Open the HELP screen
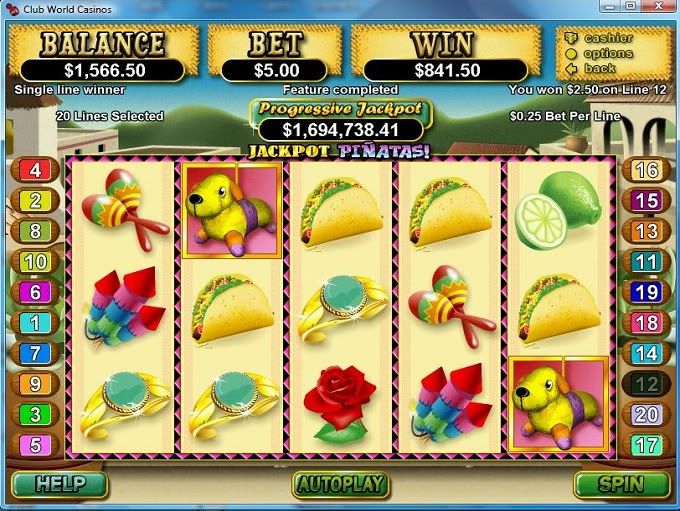The height and width of the screenshot is (511, 680). [58, 485]
